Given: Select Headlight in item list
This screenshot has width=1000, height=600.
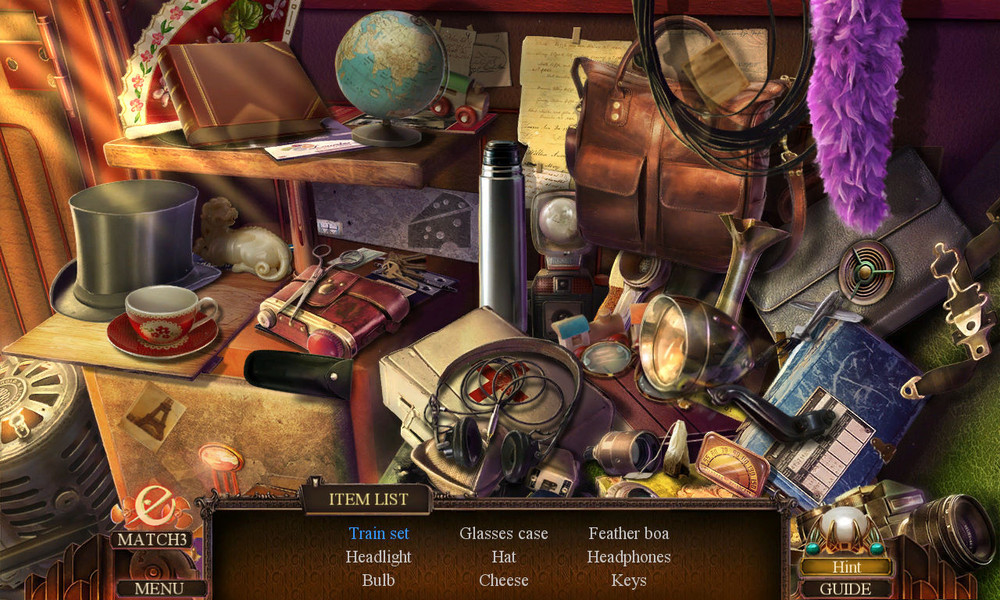Looking at the screenshot, I should click(379, 557).
